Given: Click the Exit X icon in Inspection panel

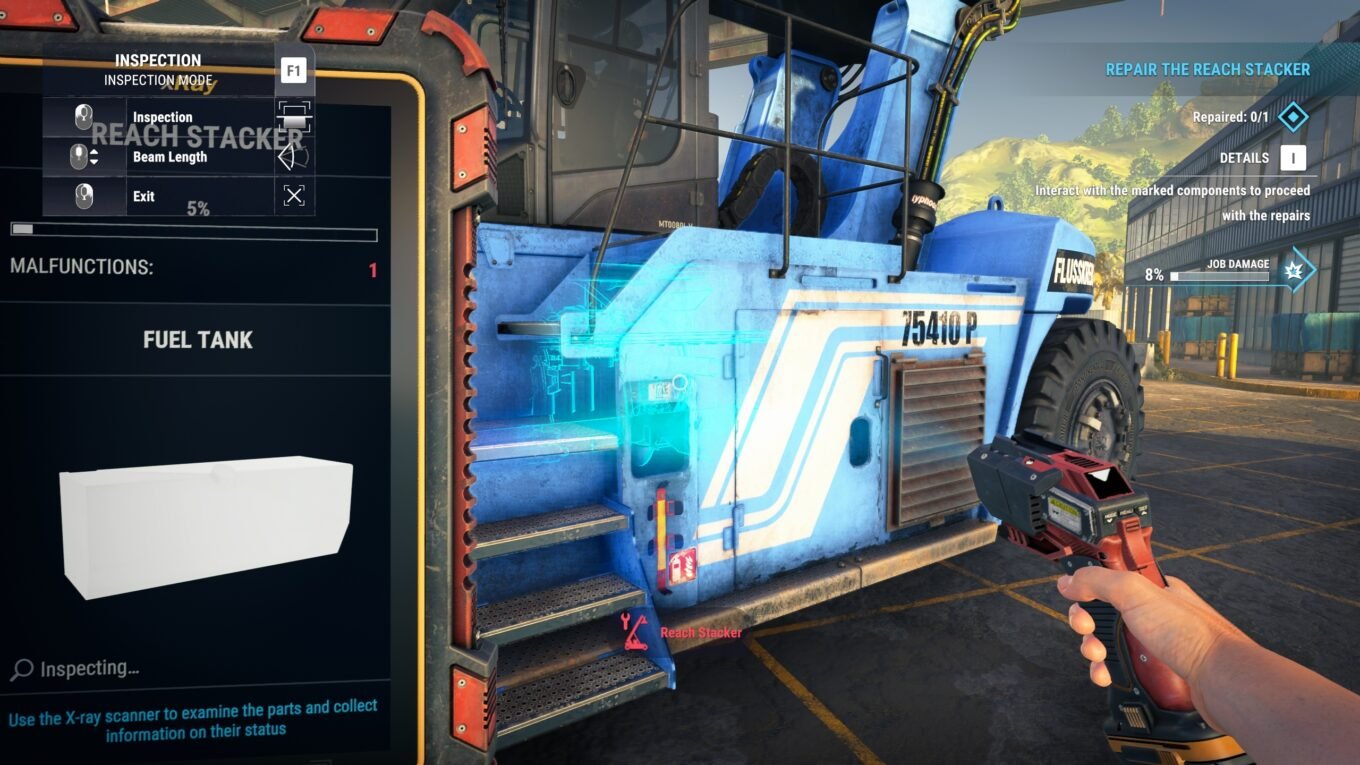Looking at the screenshot, I should click(293, 196).
